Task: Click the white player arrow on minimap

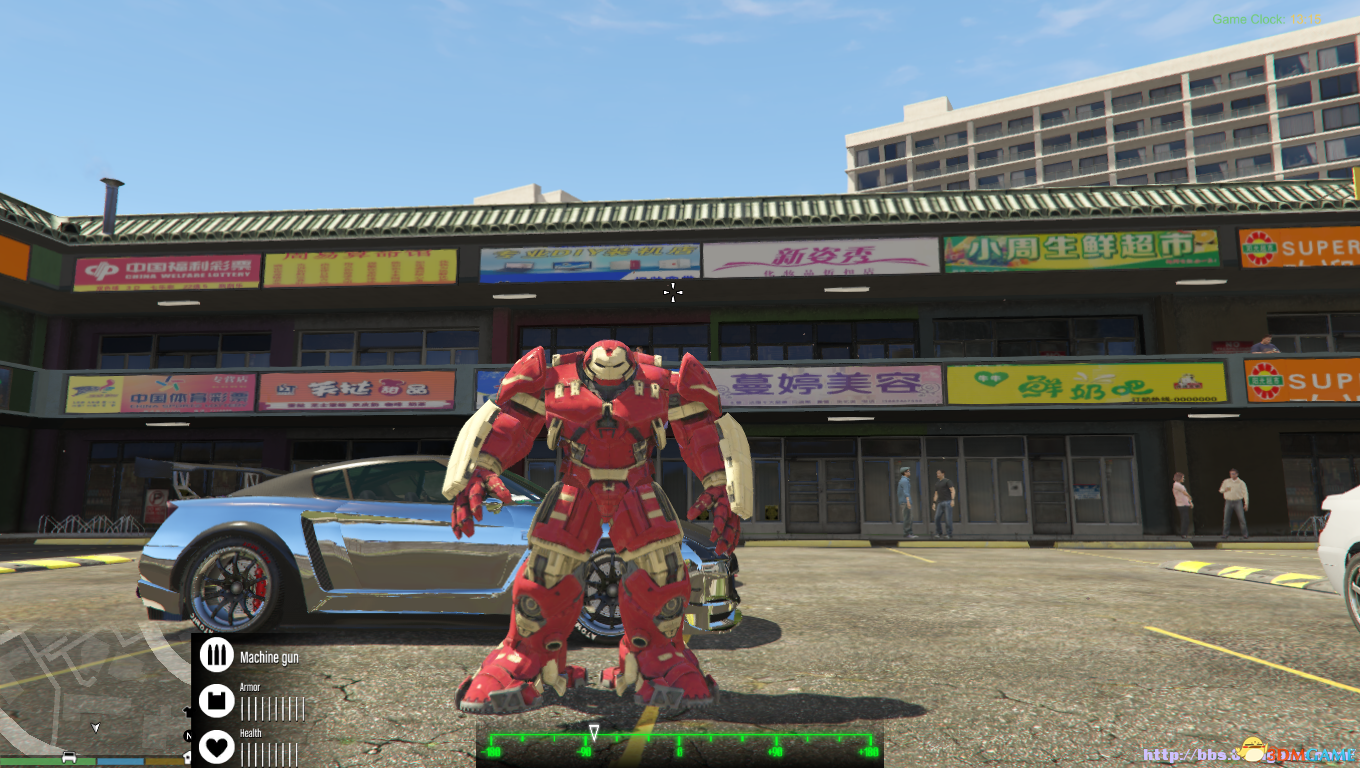Action: point(95,727)
